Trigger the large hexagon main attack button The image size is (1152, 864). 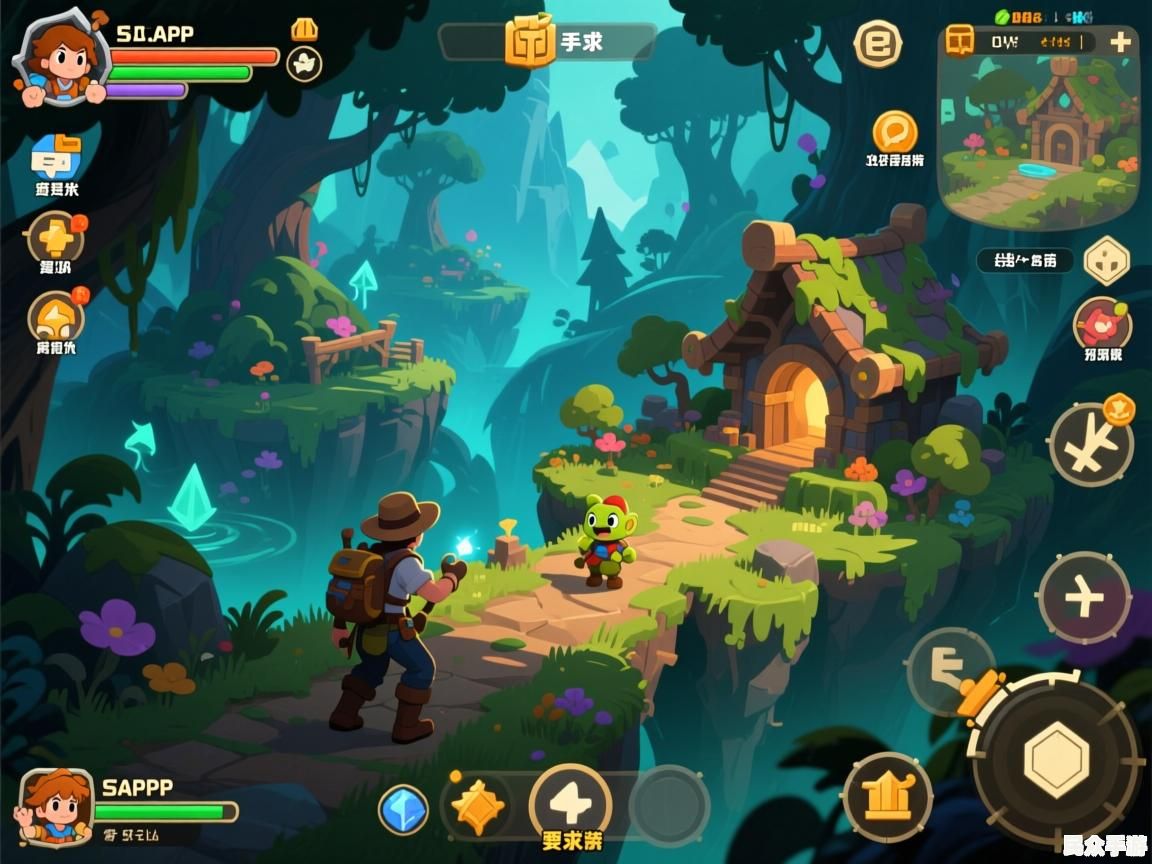(1056, 760)
